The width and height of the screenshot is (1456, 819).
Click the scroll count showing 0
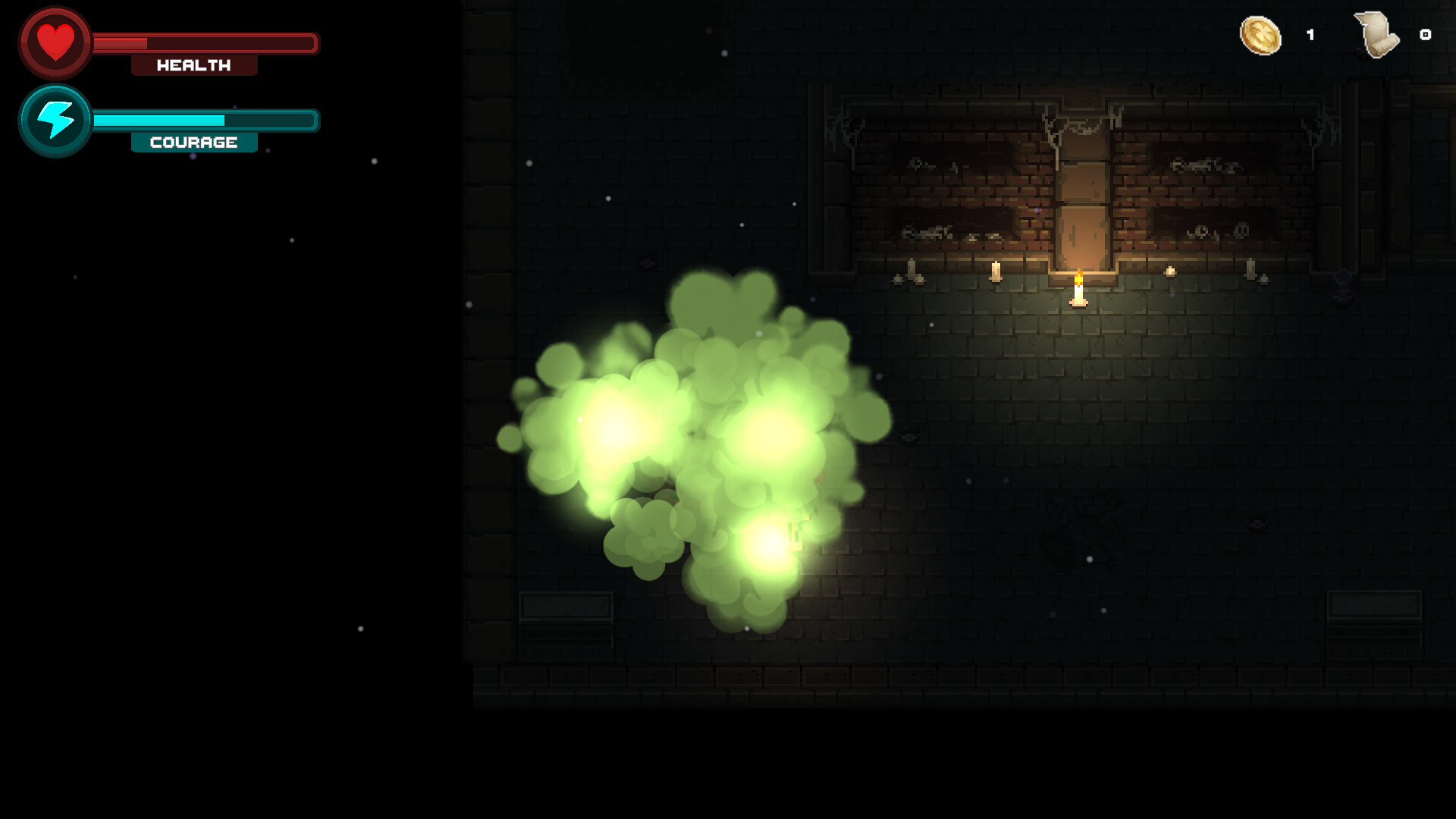(1424, 33)
